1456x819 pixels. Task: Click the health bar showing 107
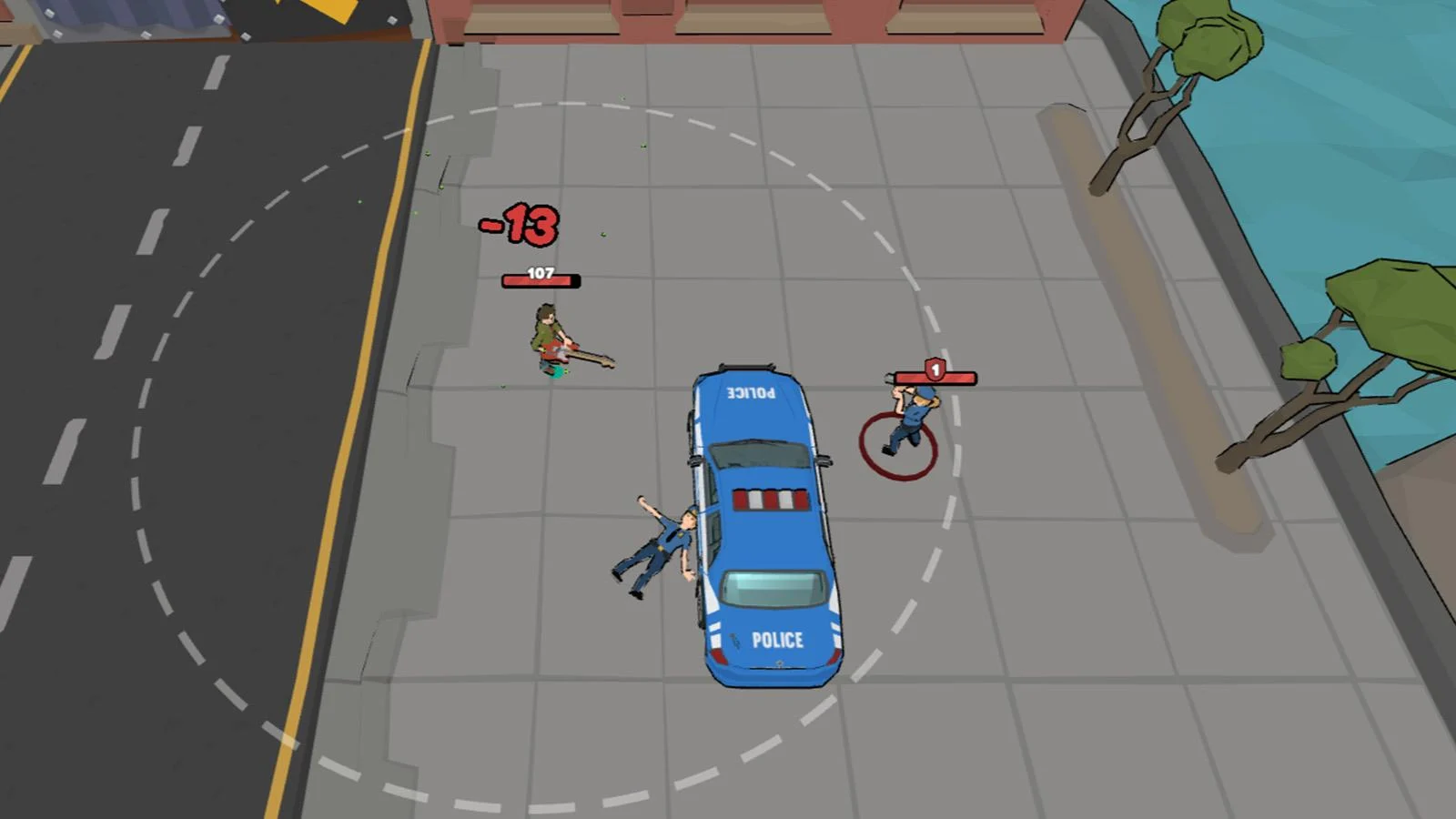[x=540, y=276]
